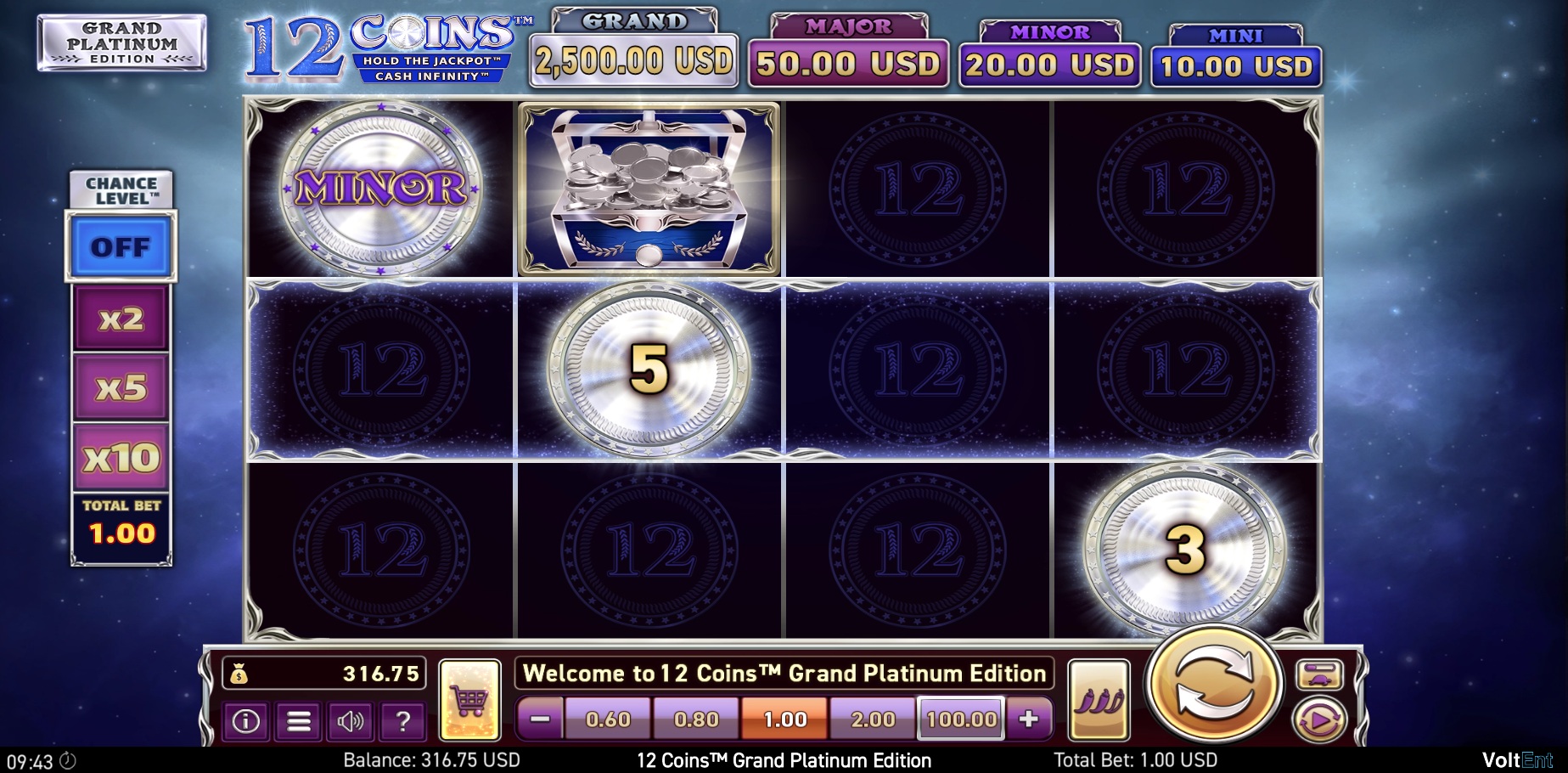Choose the 2.00 bet value
1568x773 pixels.
click(874, 719)
